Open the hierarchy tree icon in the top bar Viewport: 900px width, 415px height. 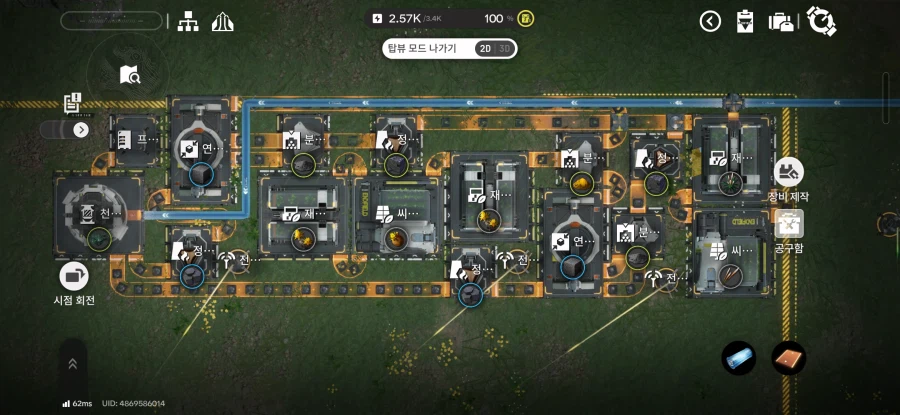pyautogui.click(x=187, y=21)
